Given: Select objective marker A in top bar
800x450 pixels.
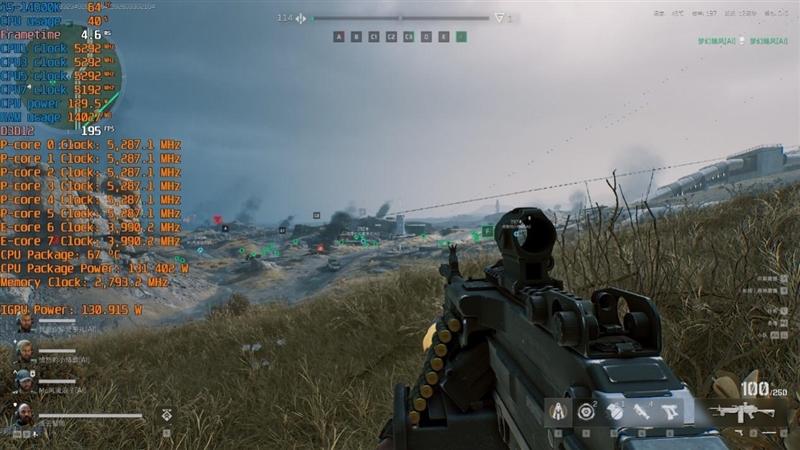Looking at the screenshot, I should coord(339,37).
